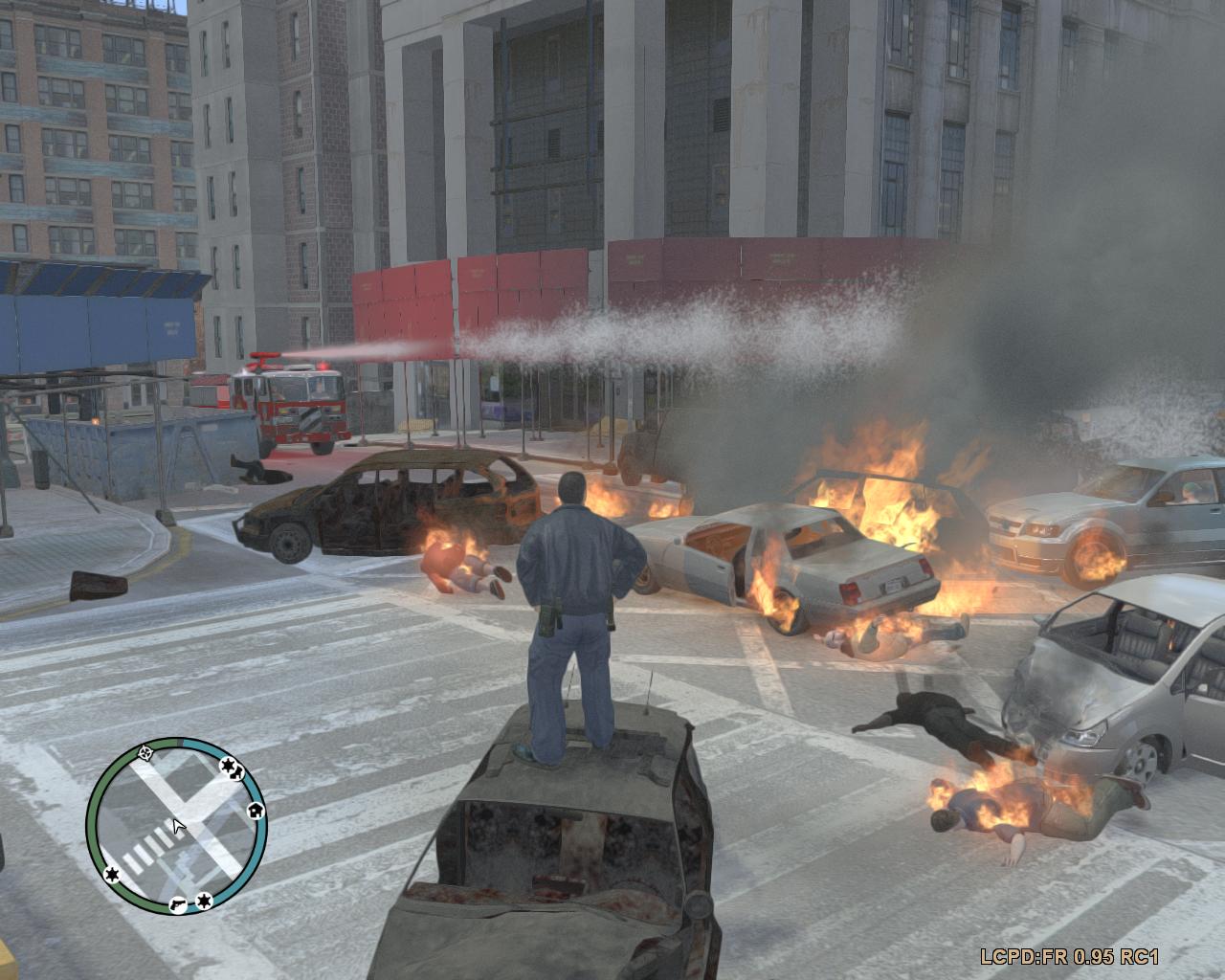
Task: Select the police star beside the pistol blip
Action: point(203,901)
